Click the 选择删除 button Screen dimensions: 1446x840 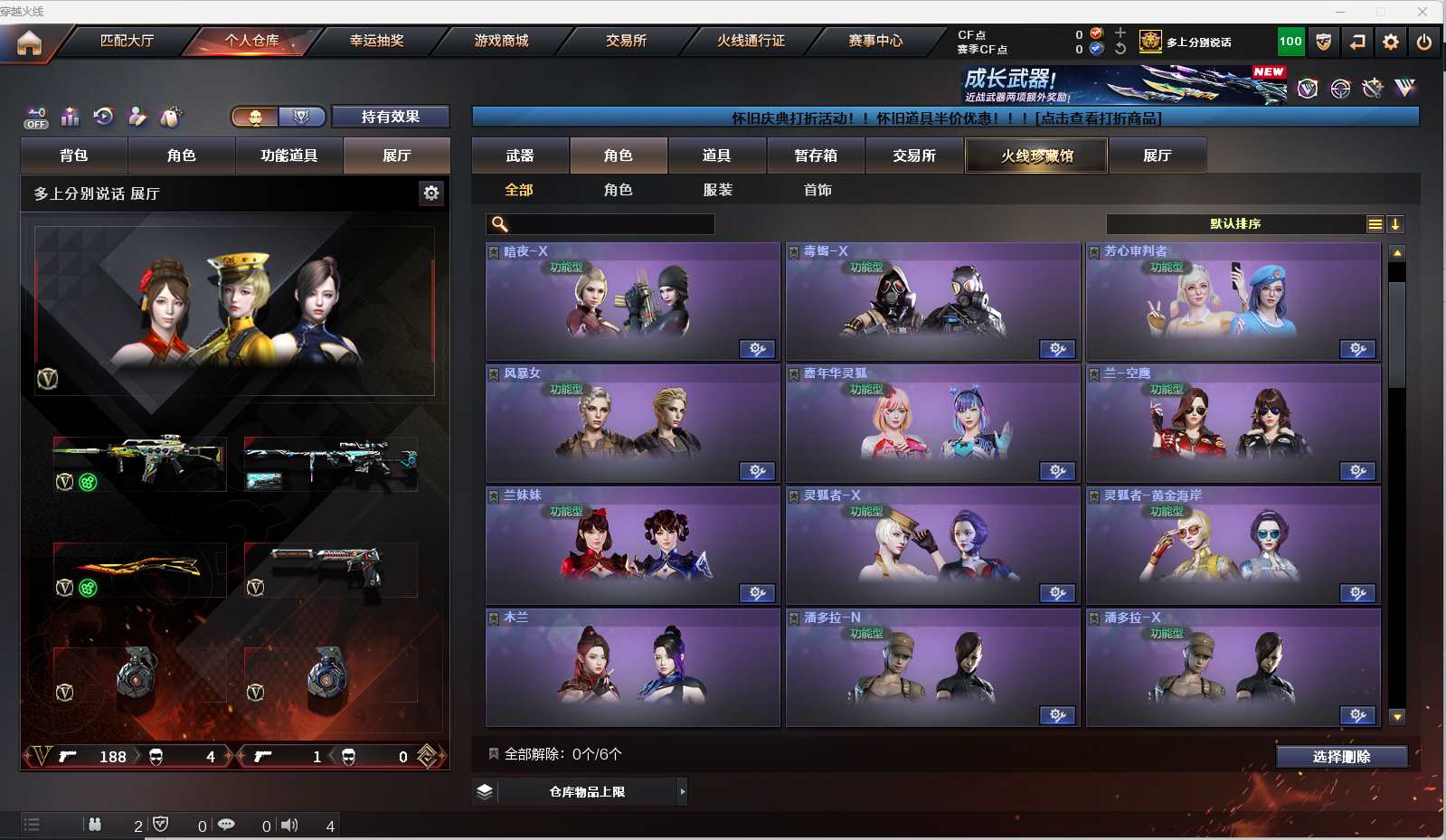coord(1341,757)
